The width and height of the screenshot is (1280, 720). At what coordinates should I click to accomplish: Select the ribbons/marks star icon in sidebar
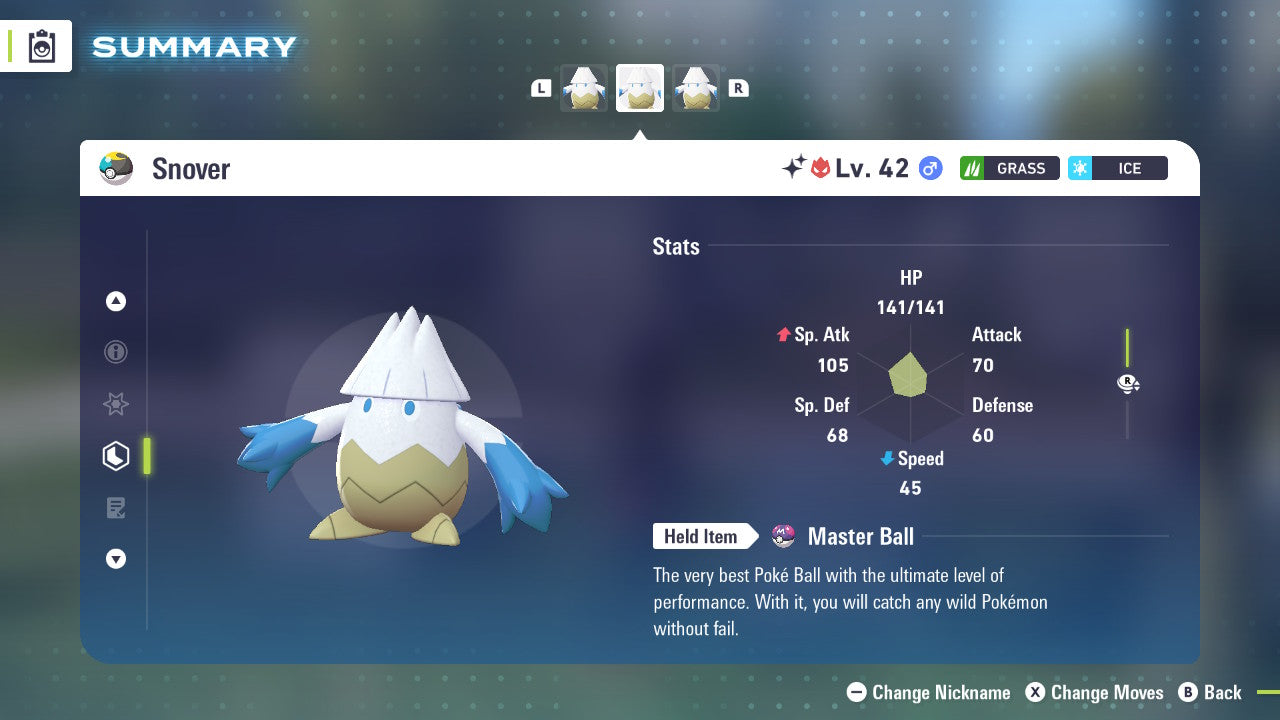click(116, 404)
